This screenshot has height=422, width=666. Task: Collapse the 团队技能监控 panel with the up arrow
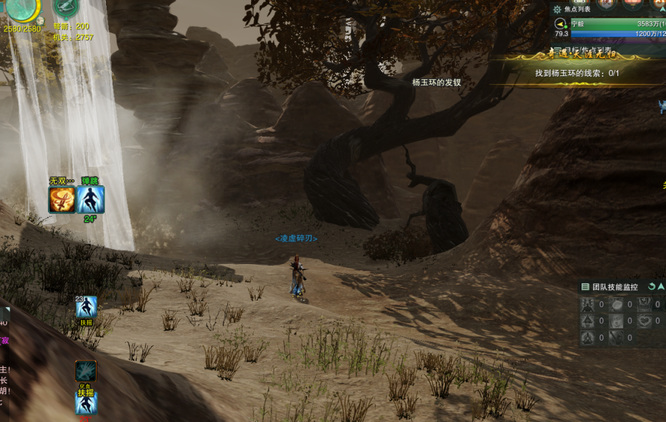[x=661, y=287]
